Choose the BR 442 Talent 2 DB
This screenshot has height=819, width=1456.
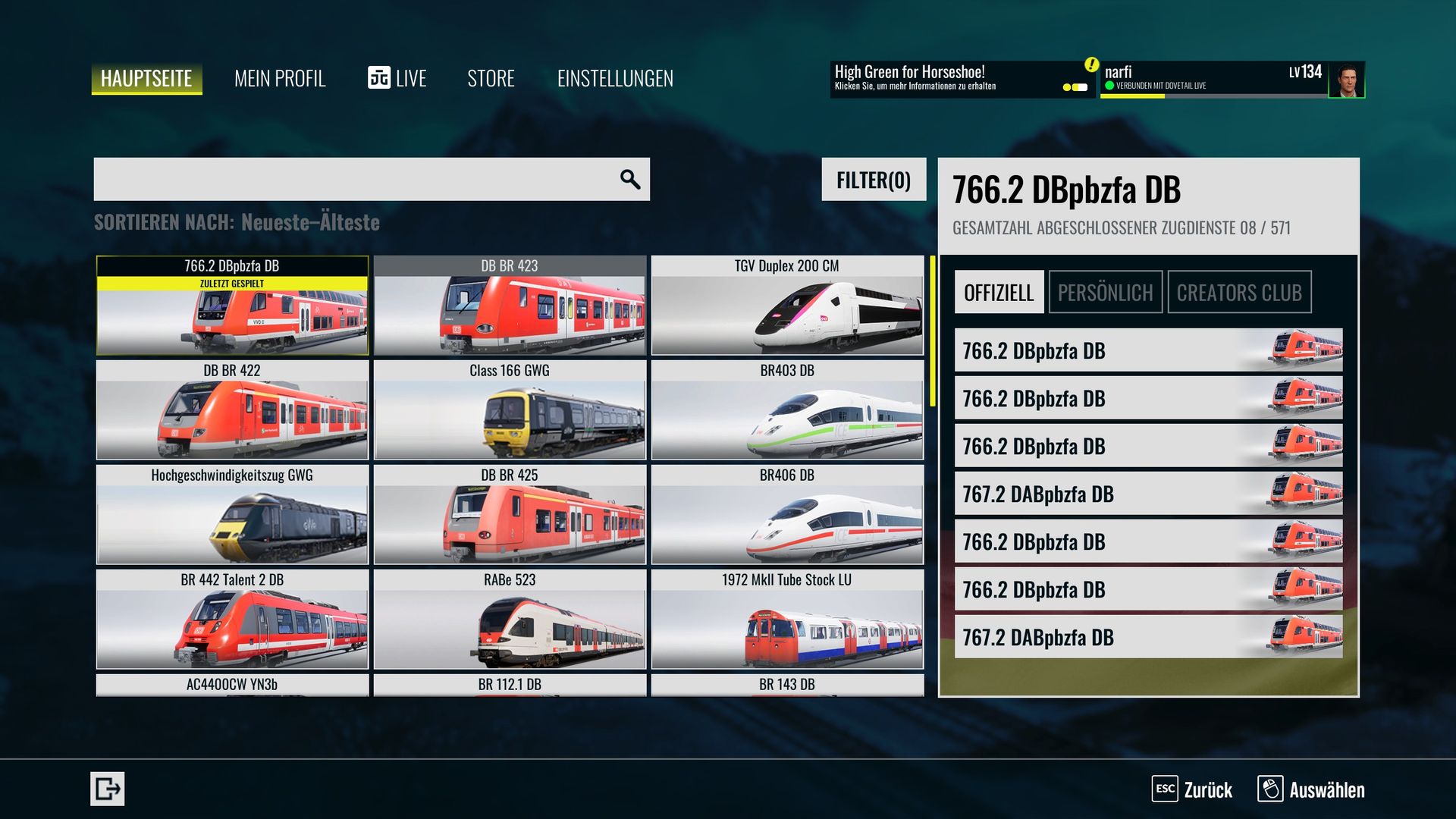click(232, 620)
